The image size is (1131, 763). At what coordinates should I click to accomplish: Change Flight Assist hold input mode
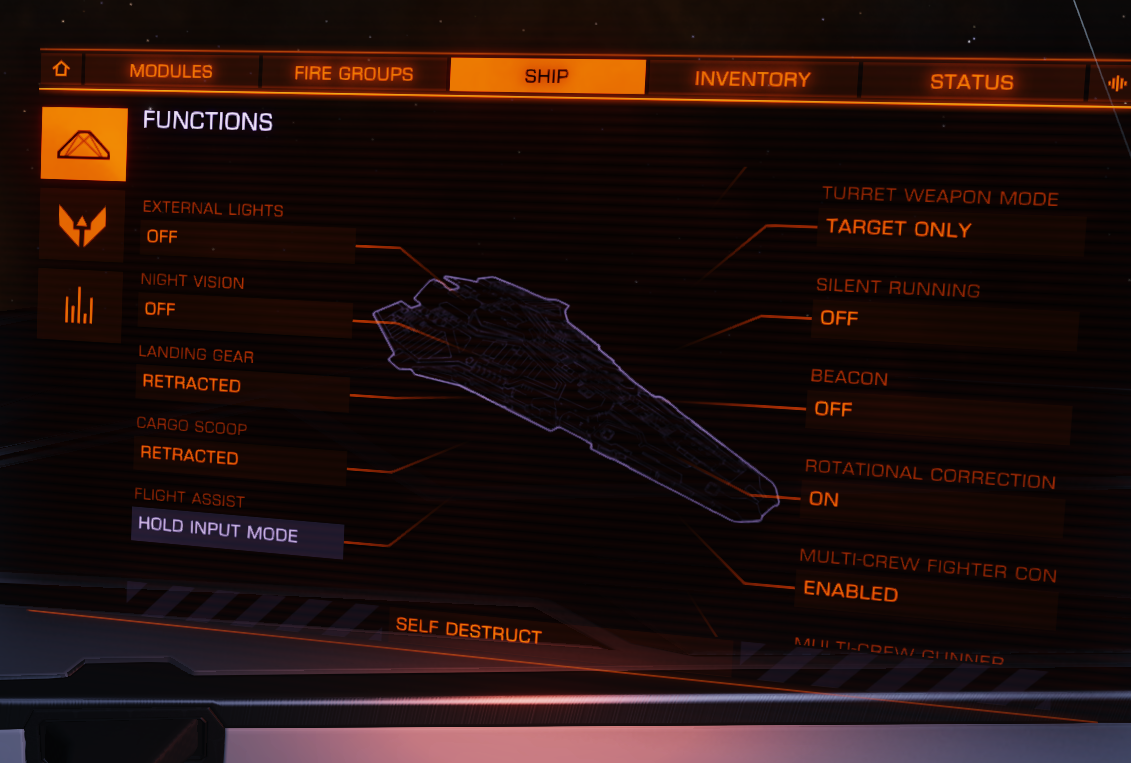[x=237, y=532]
